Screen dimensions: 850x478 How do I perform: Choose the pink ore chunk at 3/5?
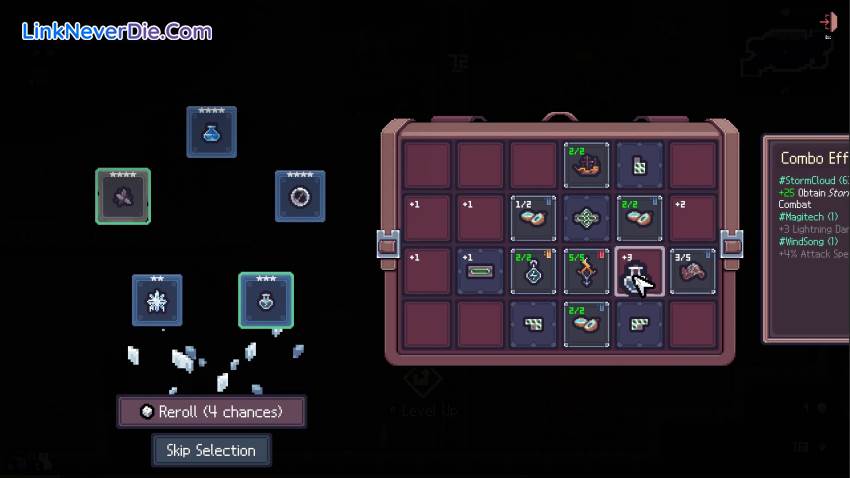694,272
